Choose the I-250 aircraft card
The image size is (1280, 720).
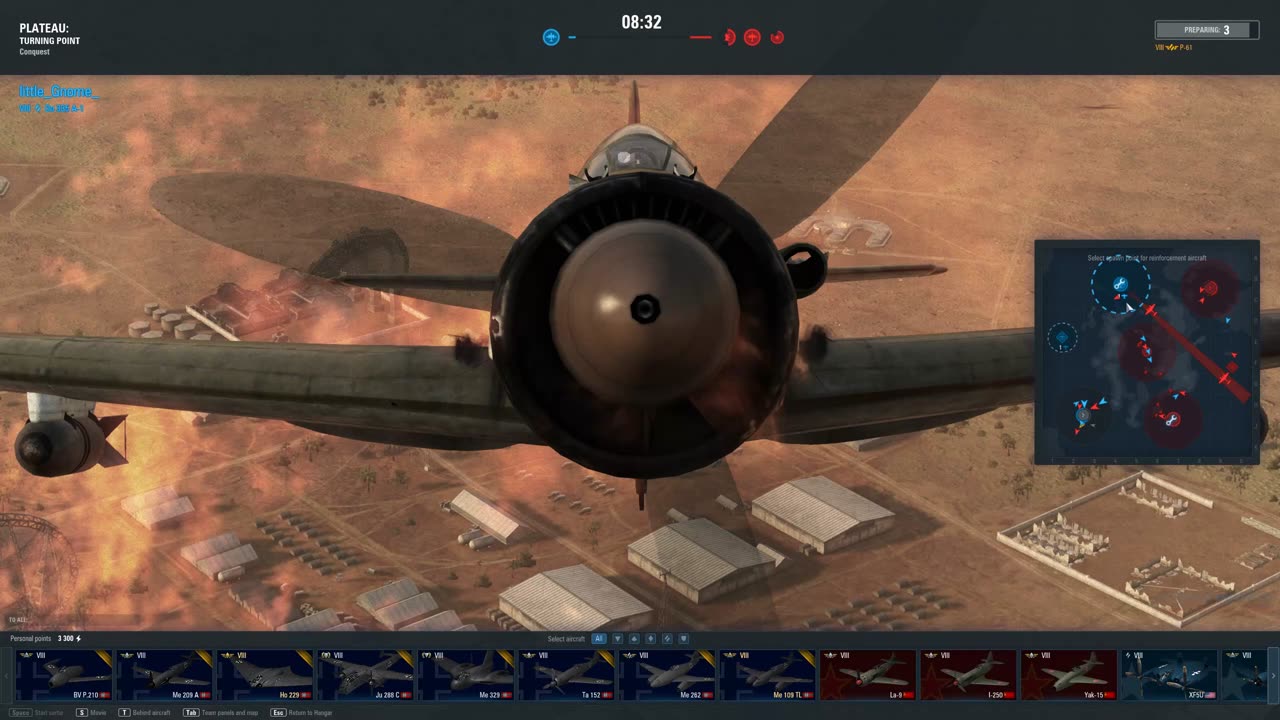click(967, 674)
